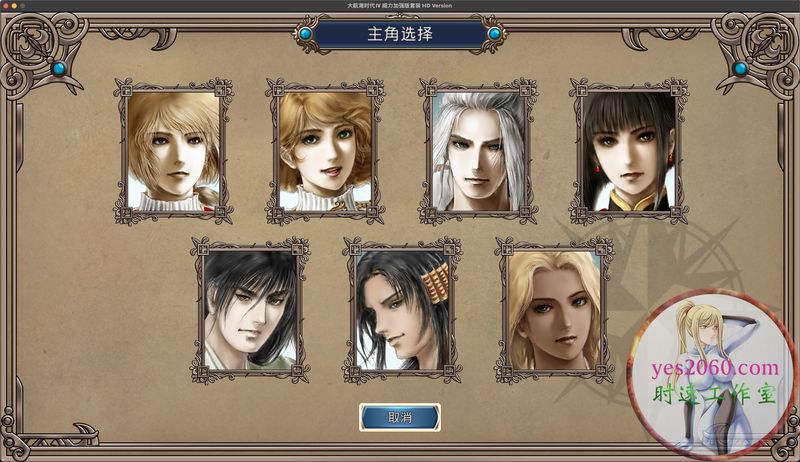
Task: Pick the silver-haired man portrait
Action: 477,151
